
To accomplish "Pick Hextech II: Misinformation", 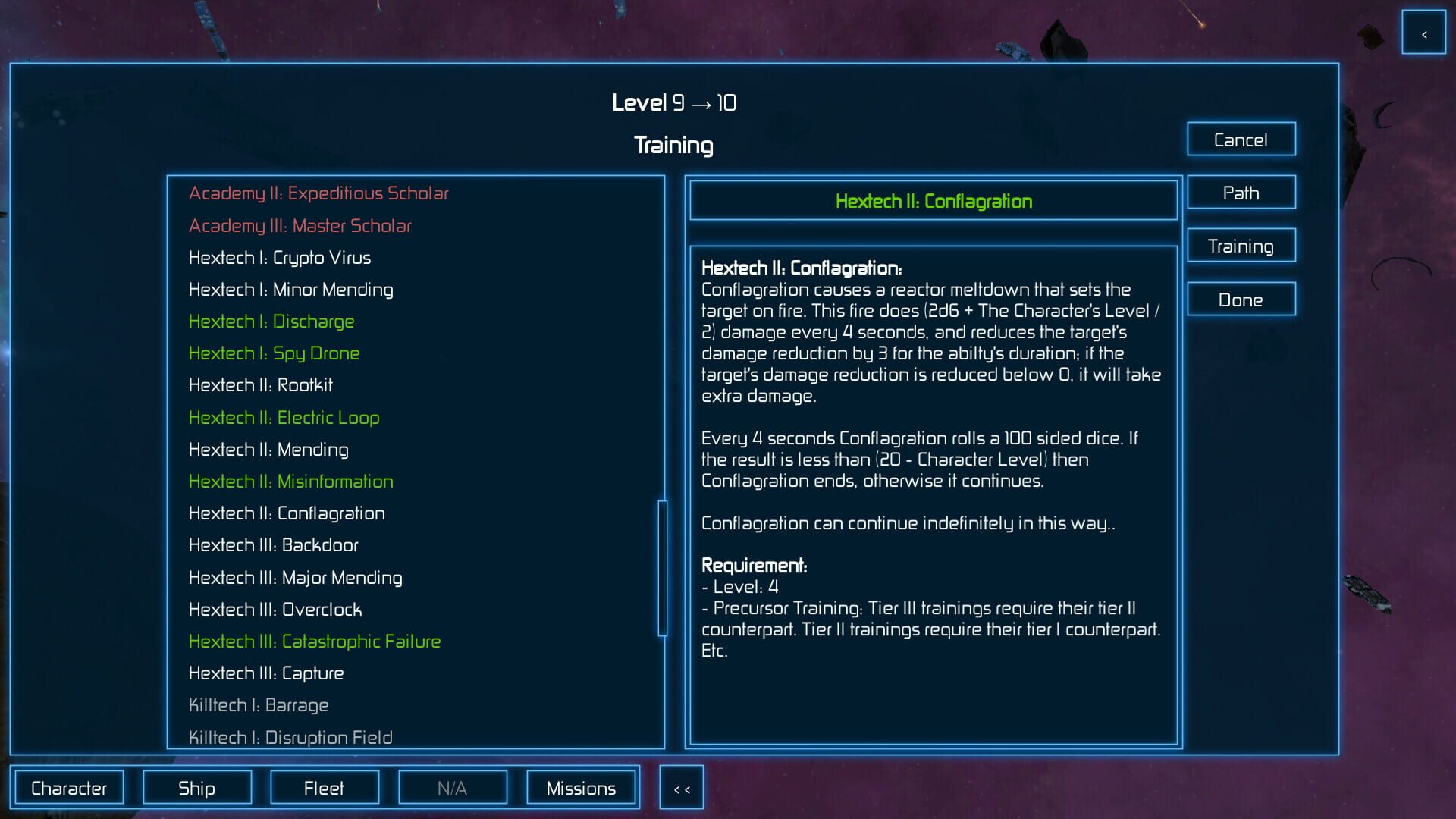I will point(291,481).
